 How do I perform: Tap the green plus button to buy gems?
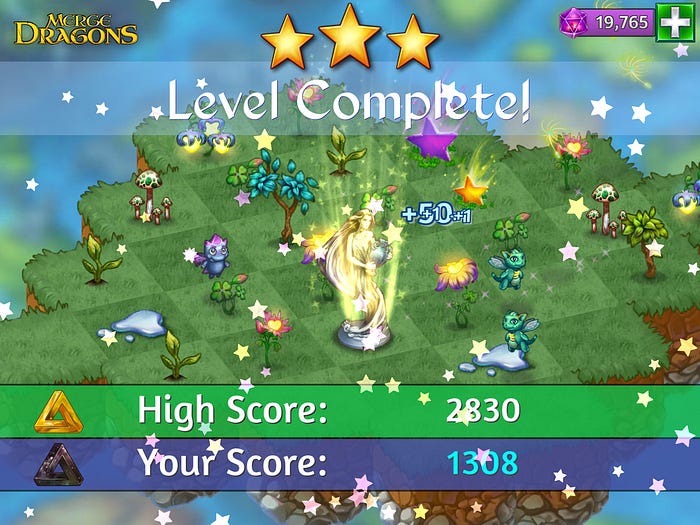point(671,22)
